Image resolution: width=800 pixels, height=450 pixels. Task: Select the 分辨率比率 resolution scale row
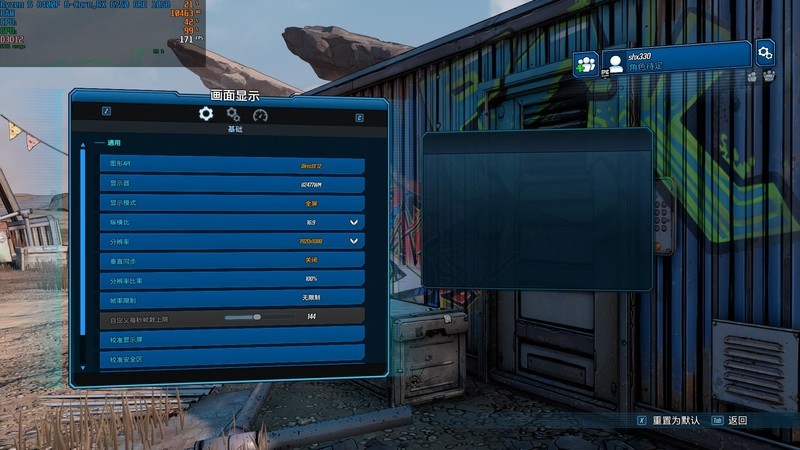231,279
